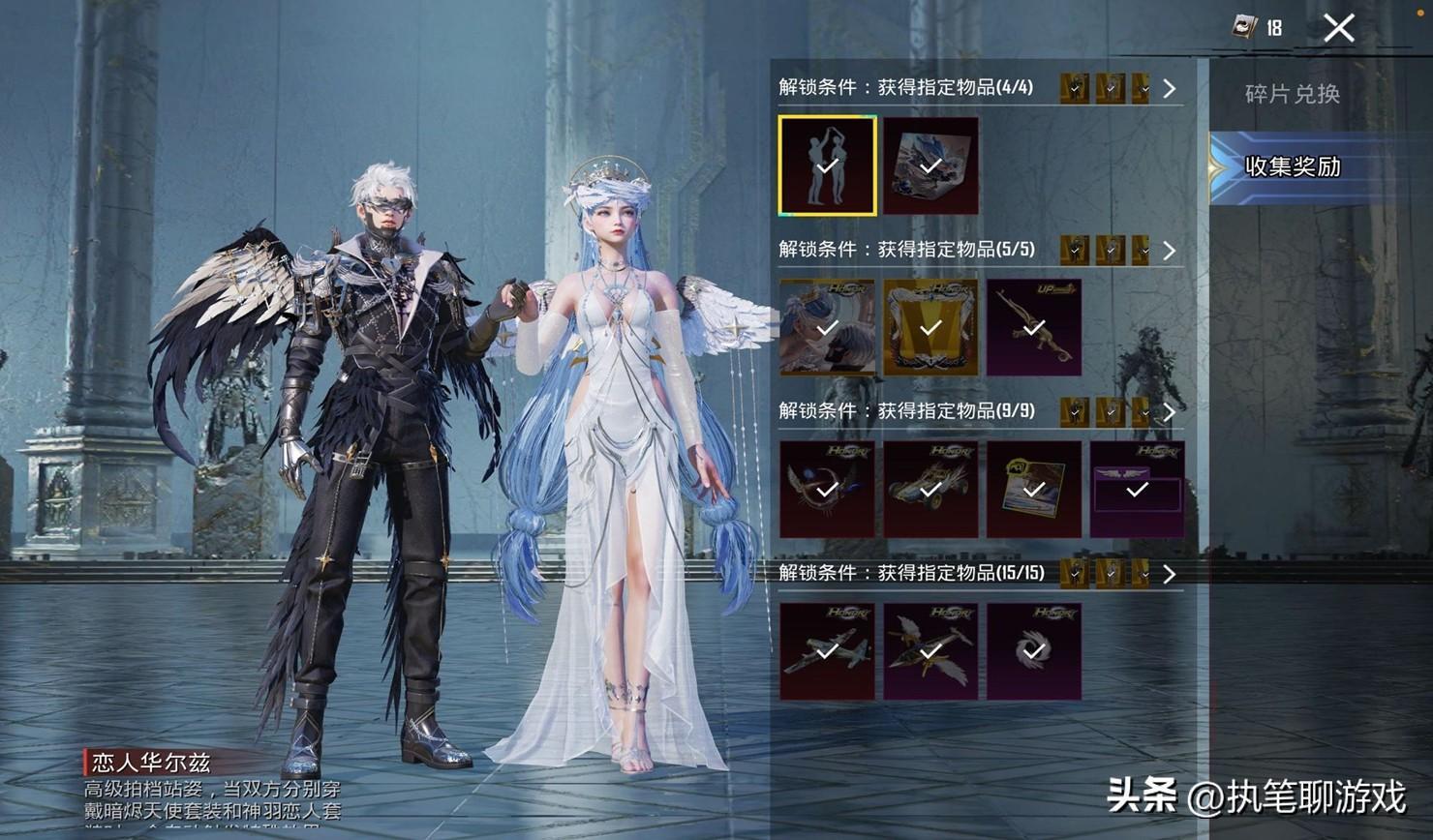Choose the blue dragon artwork reward tile
1433x840 pixels.
(930, 165)
